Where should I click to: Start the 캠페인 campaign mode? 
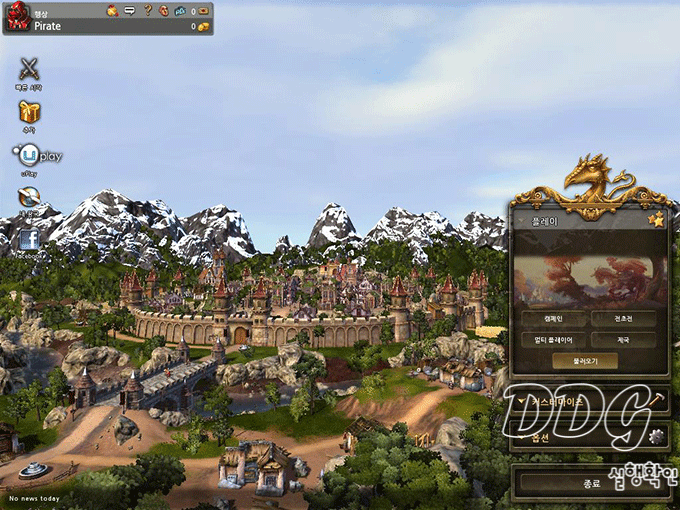pyautogui.click(x=552, y=318)
